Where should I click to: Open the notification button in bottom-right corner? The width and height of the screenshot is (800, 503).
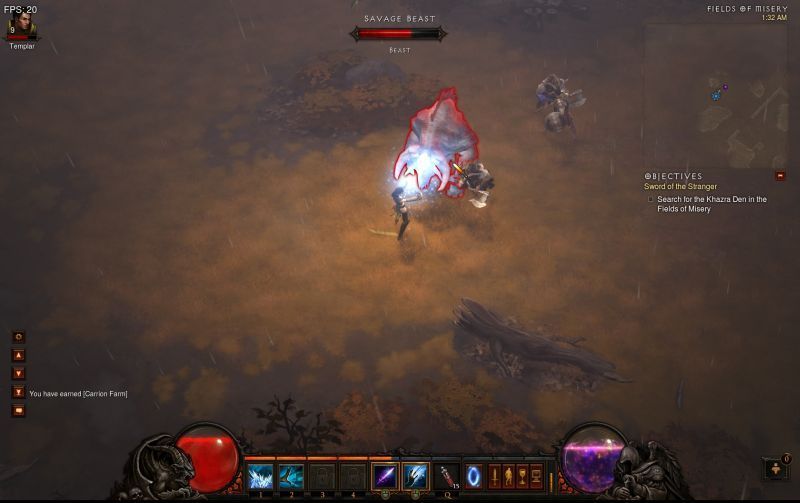click(776, 468)
